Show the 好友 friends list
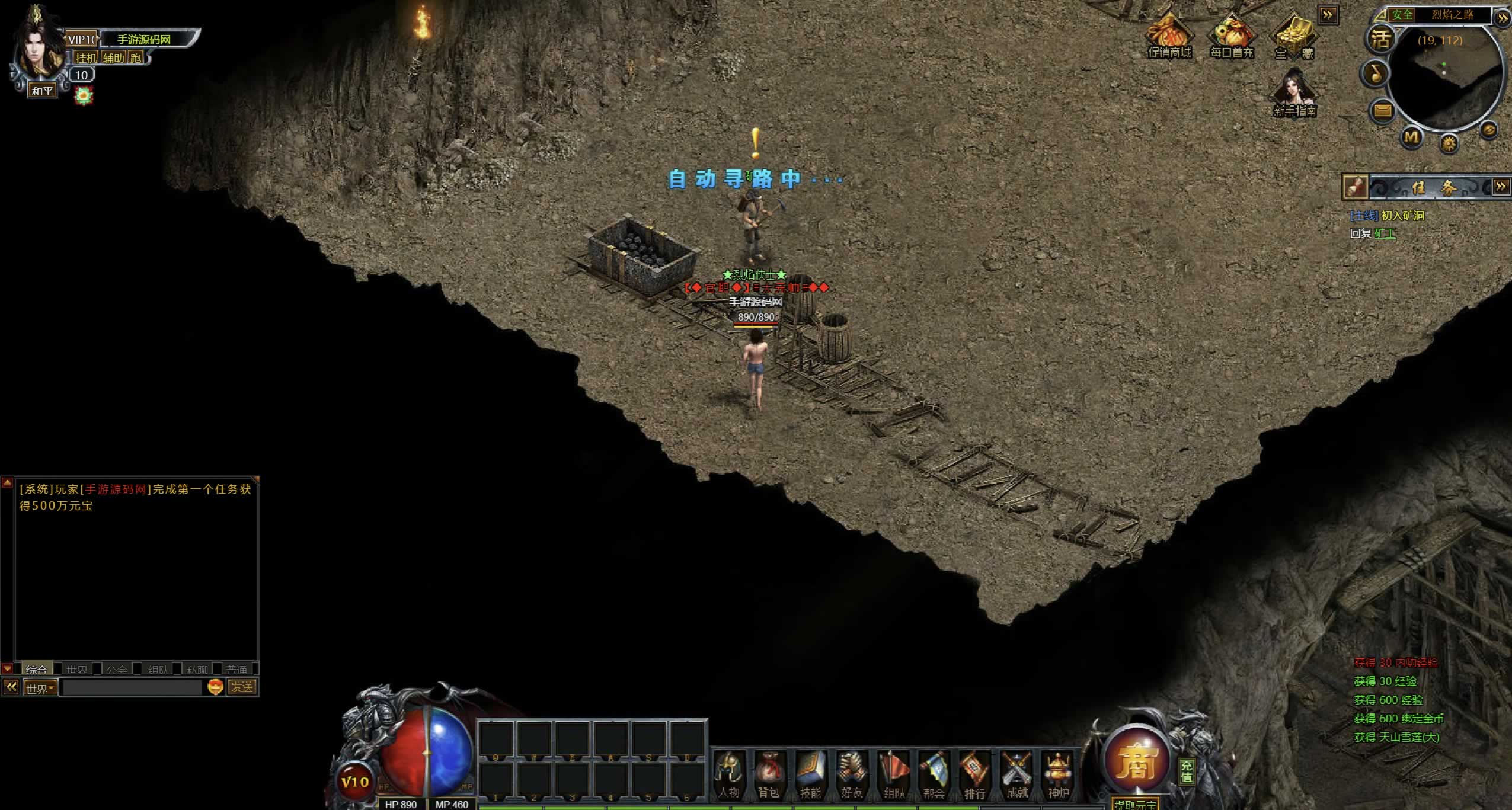This screenshot has width=1512, height=810. pyautogui.click(x=852, y=773)
